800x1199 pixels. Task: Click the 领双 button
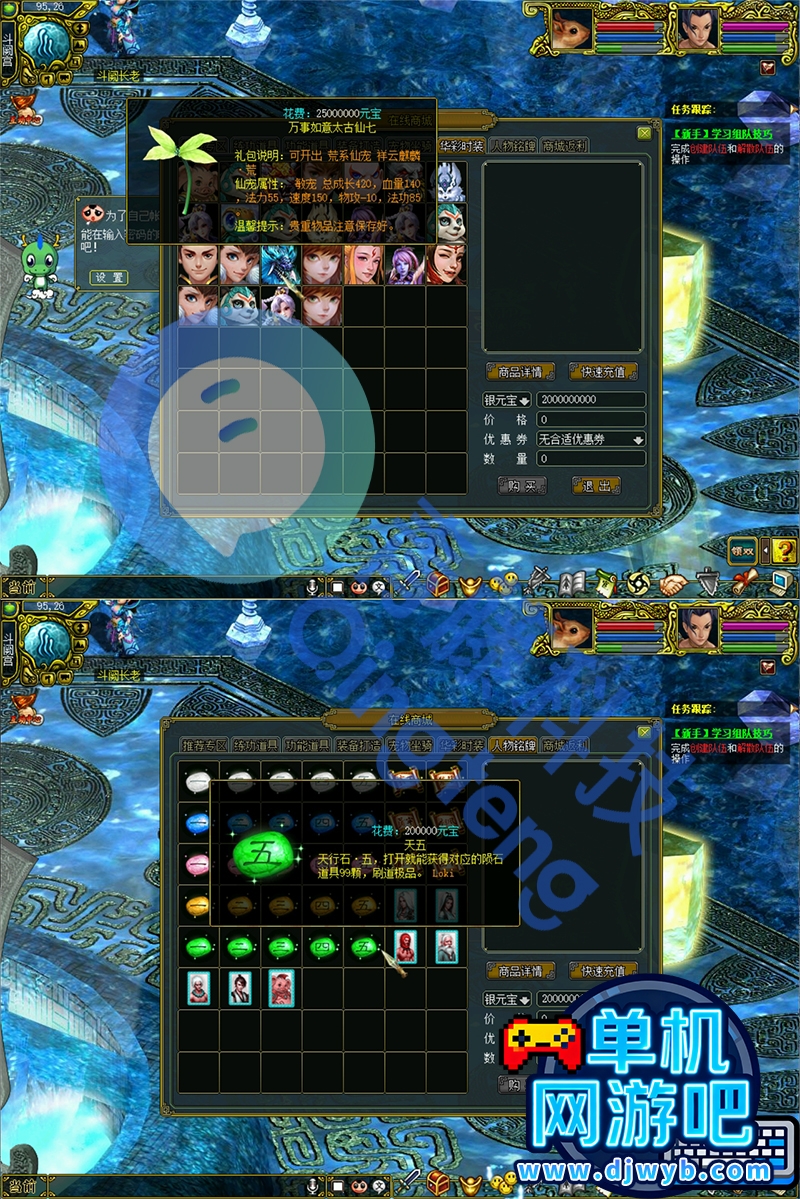coord(743,550)
